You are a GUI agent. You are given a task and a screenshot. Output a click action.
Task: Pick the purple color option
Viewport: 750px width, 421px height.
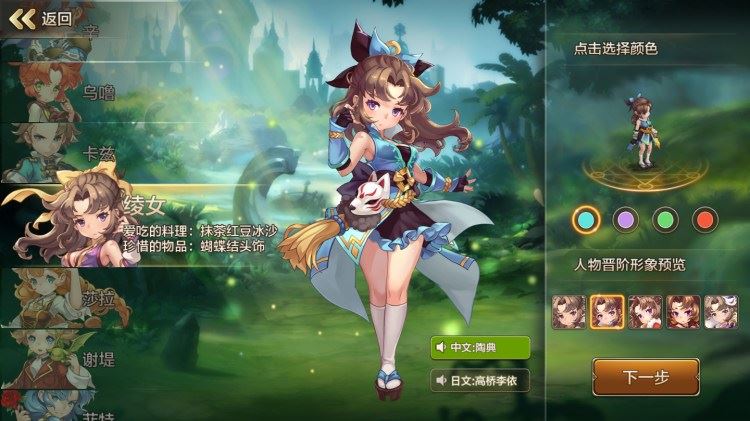pos(626,219)
